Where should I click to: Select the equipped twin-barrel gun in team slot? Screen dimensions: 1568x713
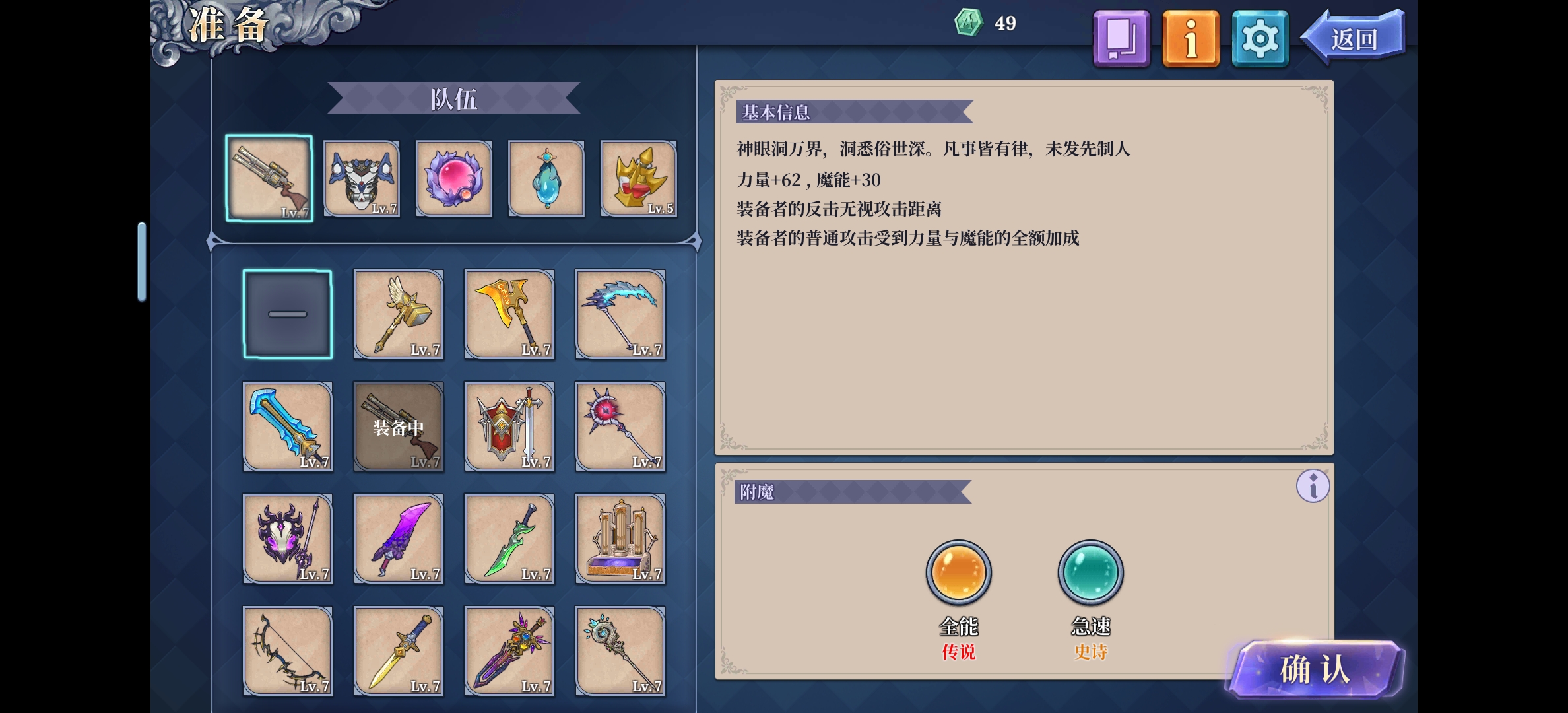click(x=269, y=178)
